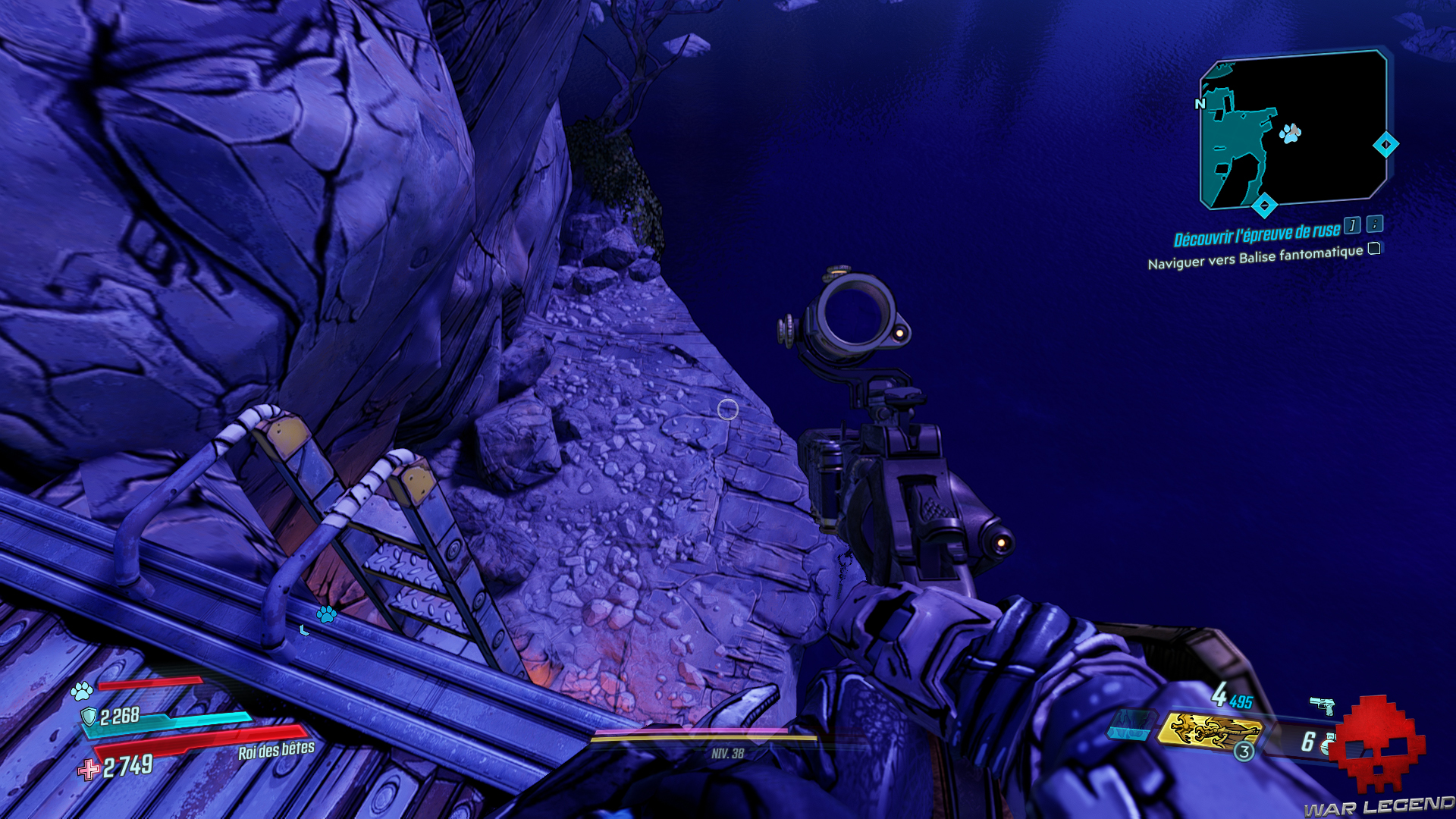
Task: Select the quest title Découvrir l'épreuve de ruse
Action: [1257, 235]
